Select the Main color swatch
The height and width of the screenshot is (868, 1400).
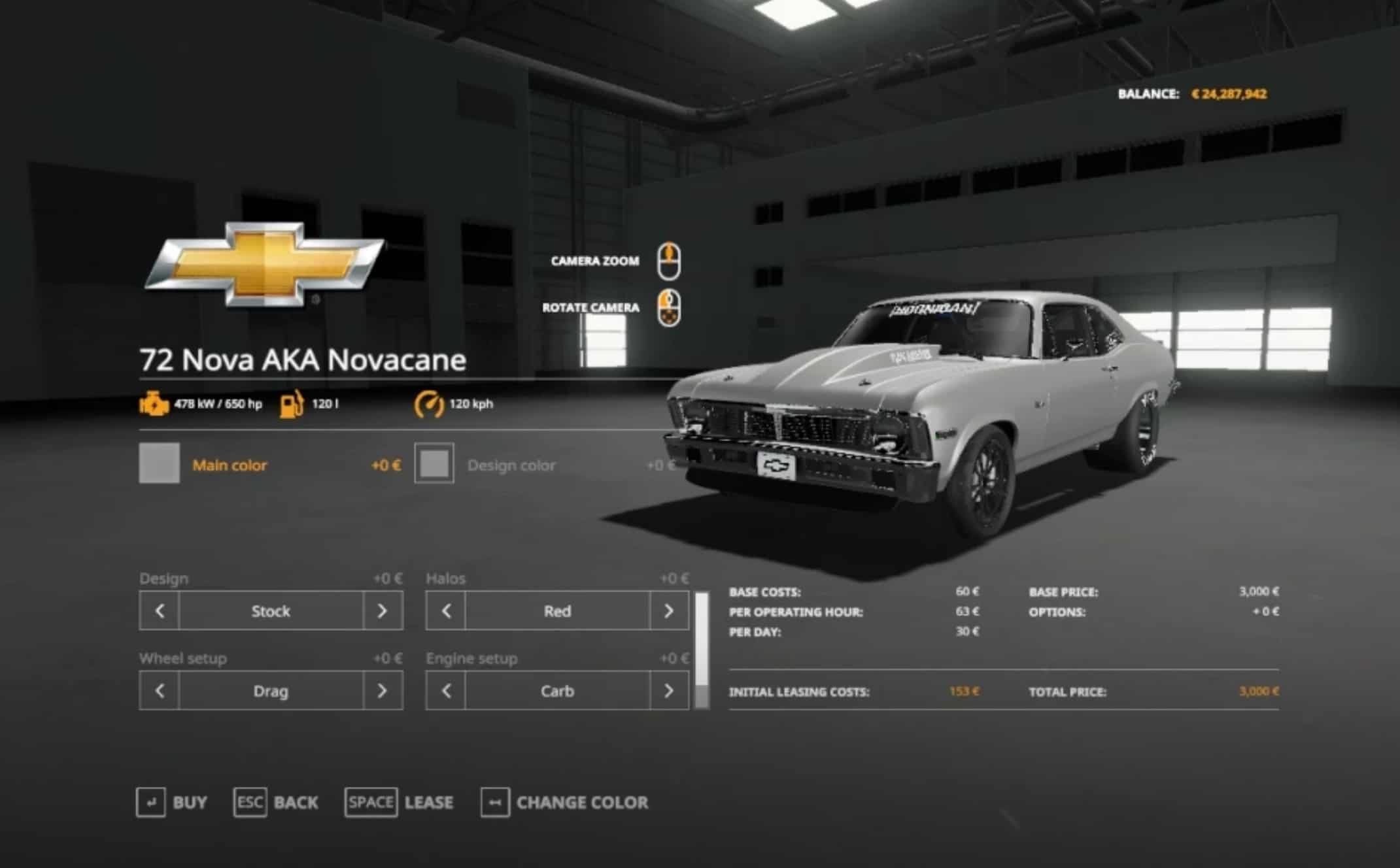pos(159,463)
